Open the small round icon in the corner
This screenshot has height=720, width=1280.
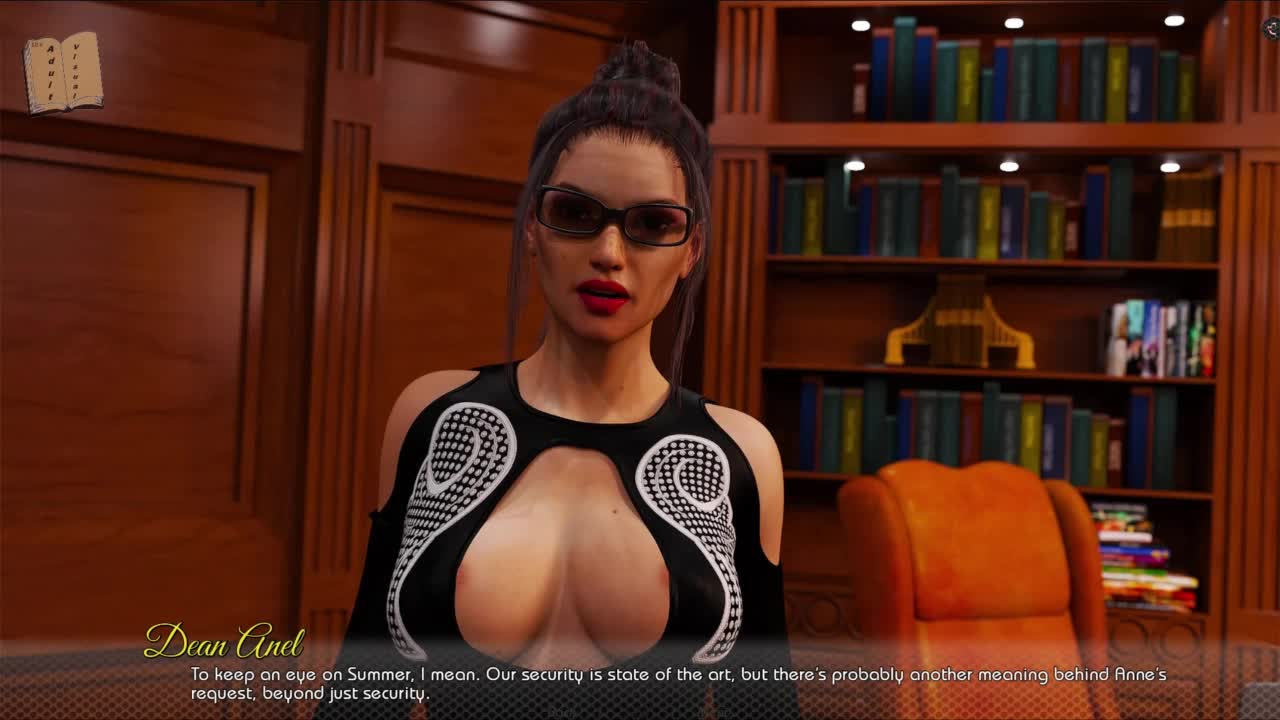pos(1272,29)
